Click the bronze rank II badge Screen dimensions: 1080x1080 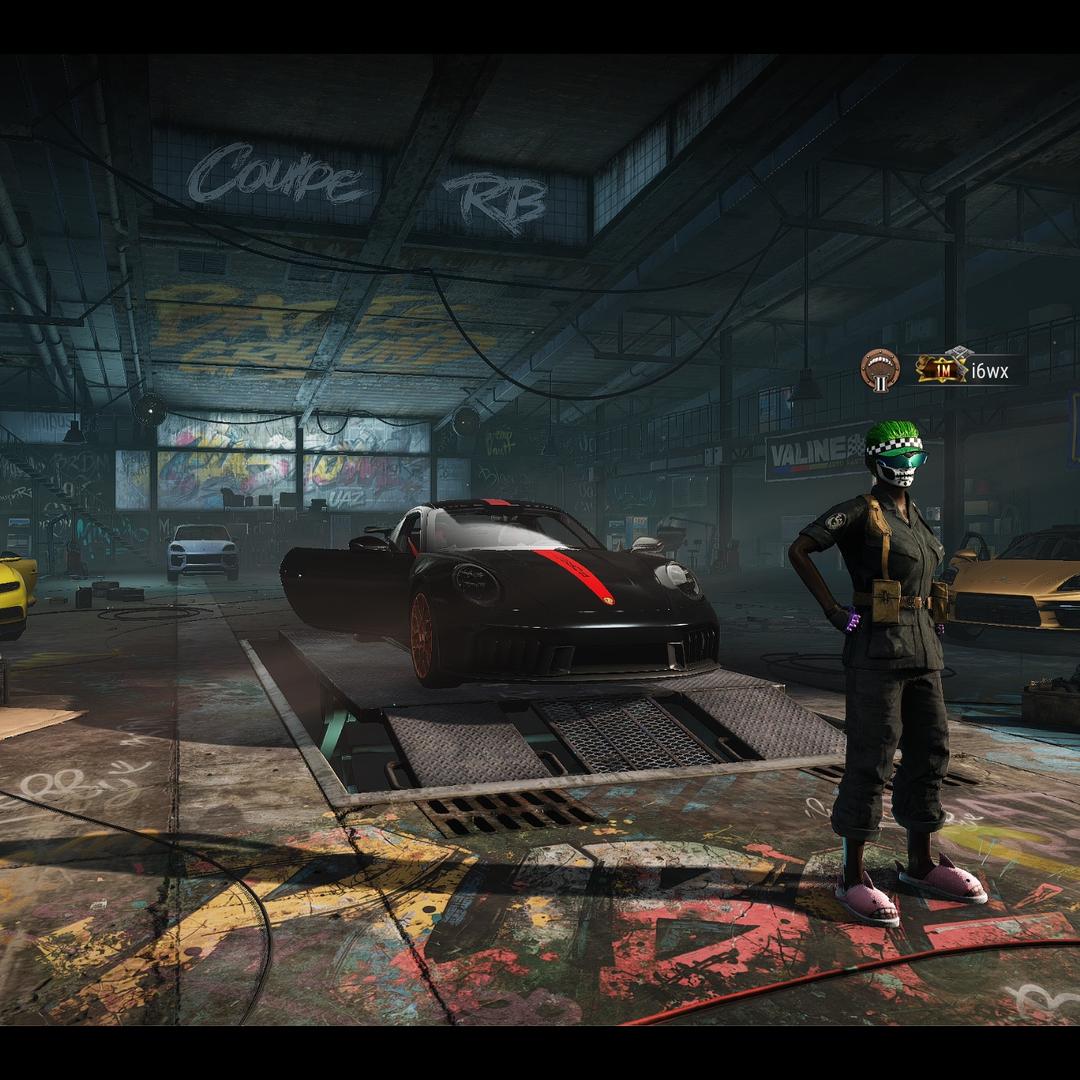click(880, 370)
